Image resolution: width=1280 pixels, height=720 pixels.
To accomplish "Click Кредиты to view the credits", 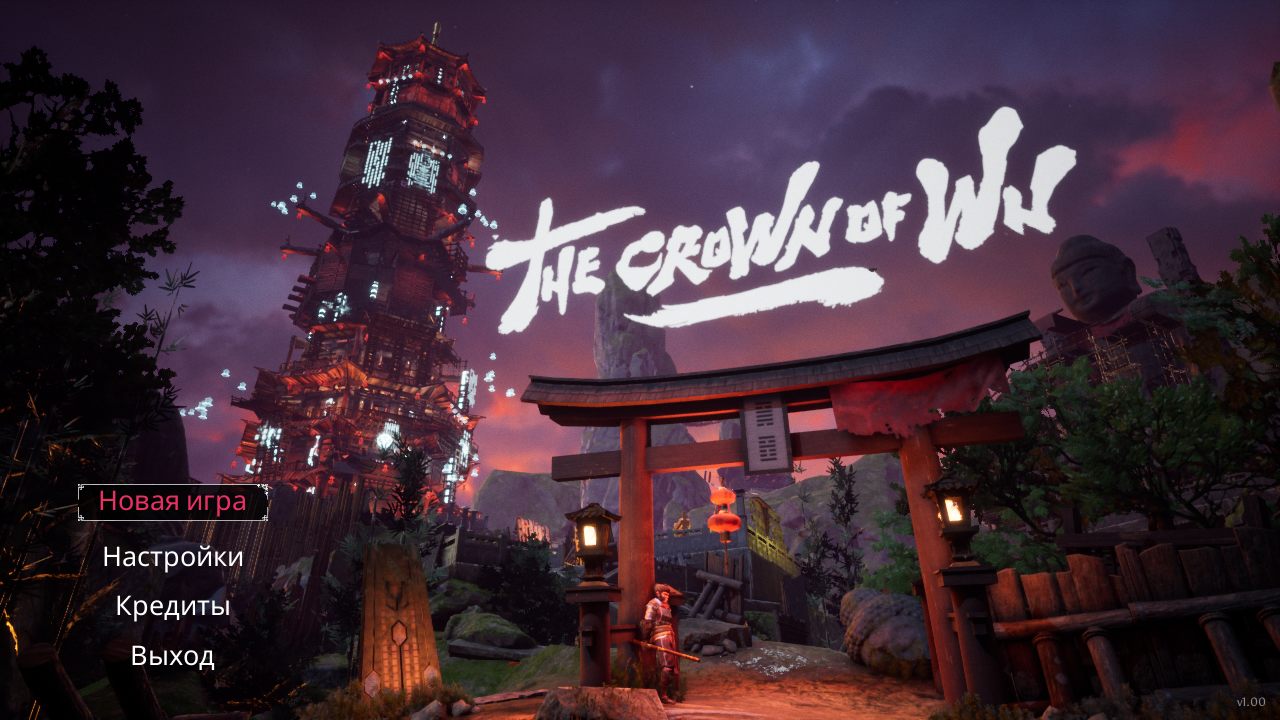I will pos(172,608).
